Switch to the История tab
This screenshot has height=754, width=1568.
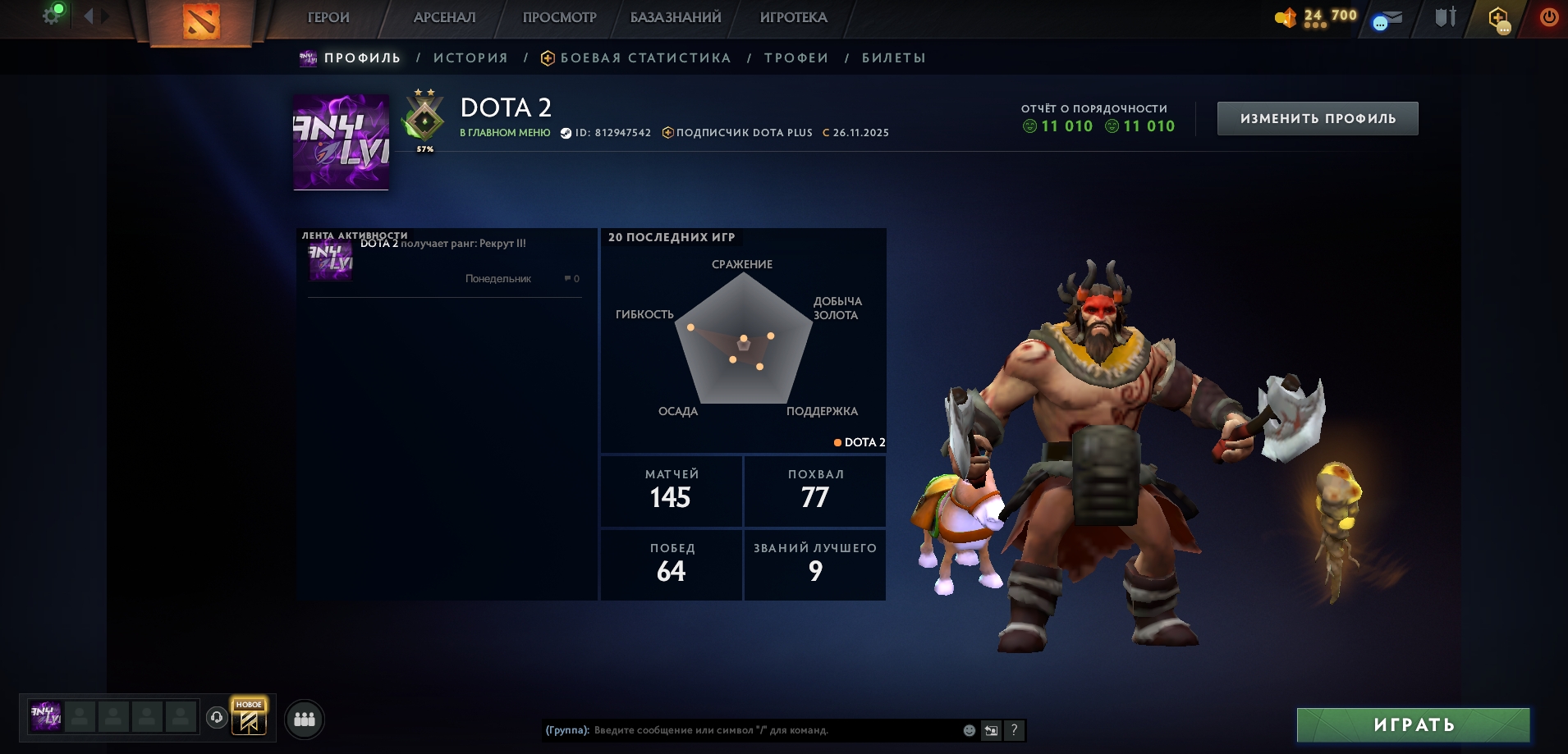470,58
